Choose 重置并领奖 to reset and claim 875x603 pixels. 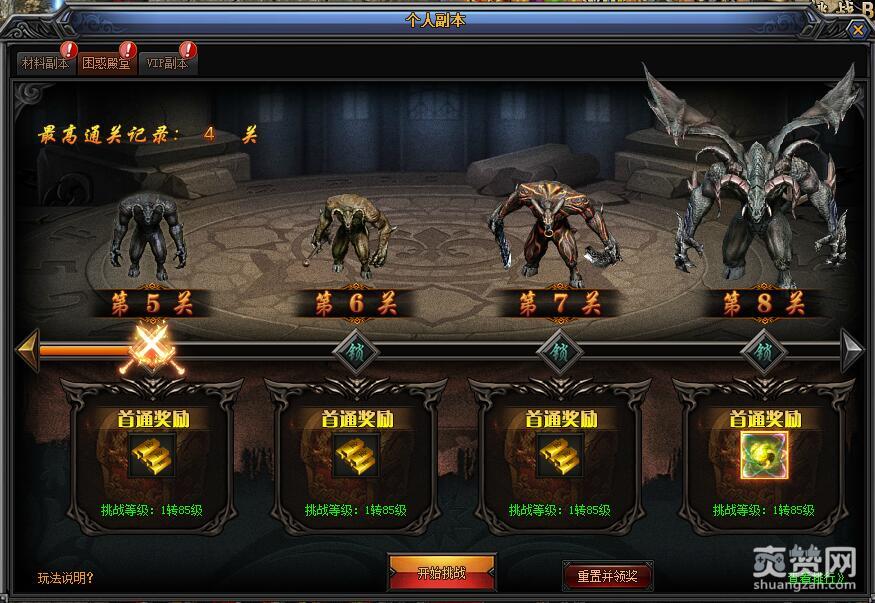(x=607, y=575)
